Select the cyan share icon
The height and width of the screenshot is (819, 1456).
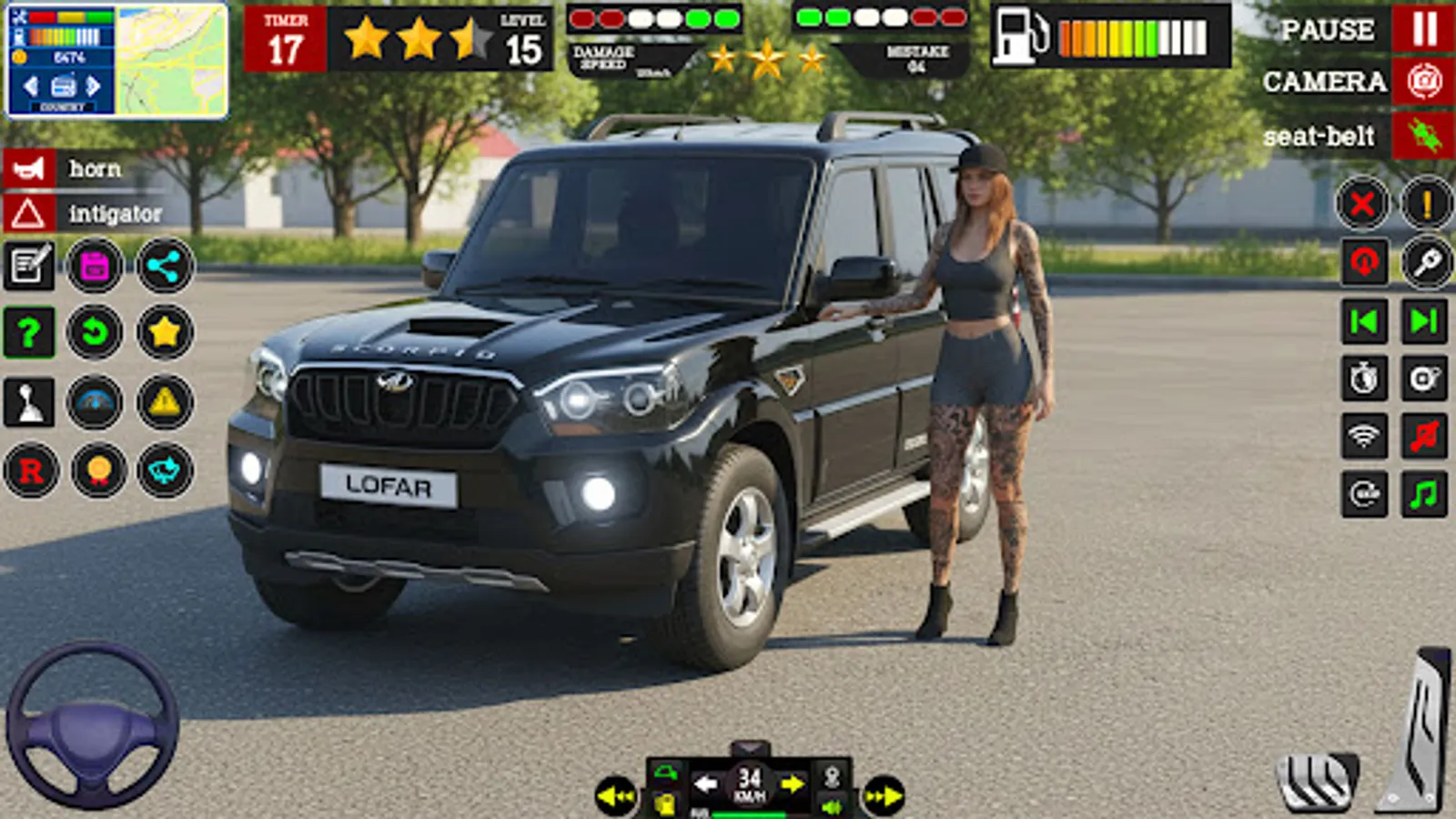click(166, 267)
